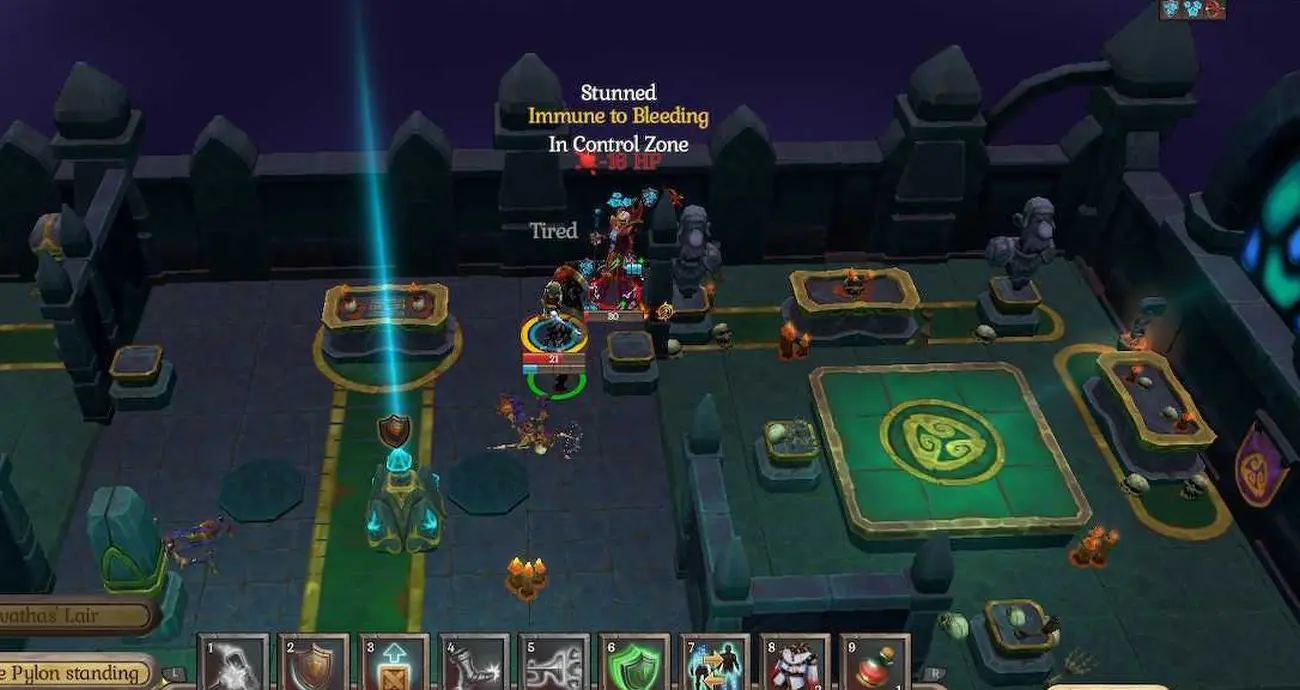The height and width of the screenshot is (690, 1300).
Task: Activate the glowing green shield ability
Action: (633, 663)
